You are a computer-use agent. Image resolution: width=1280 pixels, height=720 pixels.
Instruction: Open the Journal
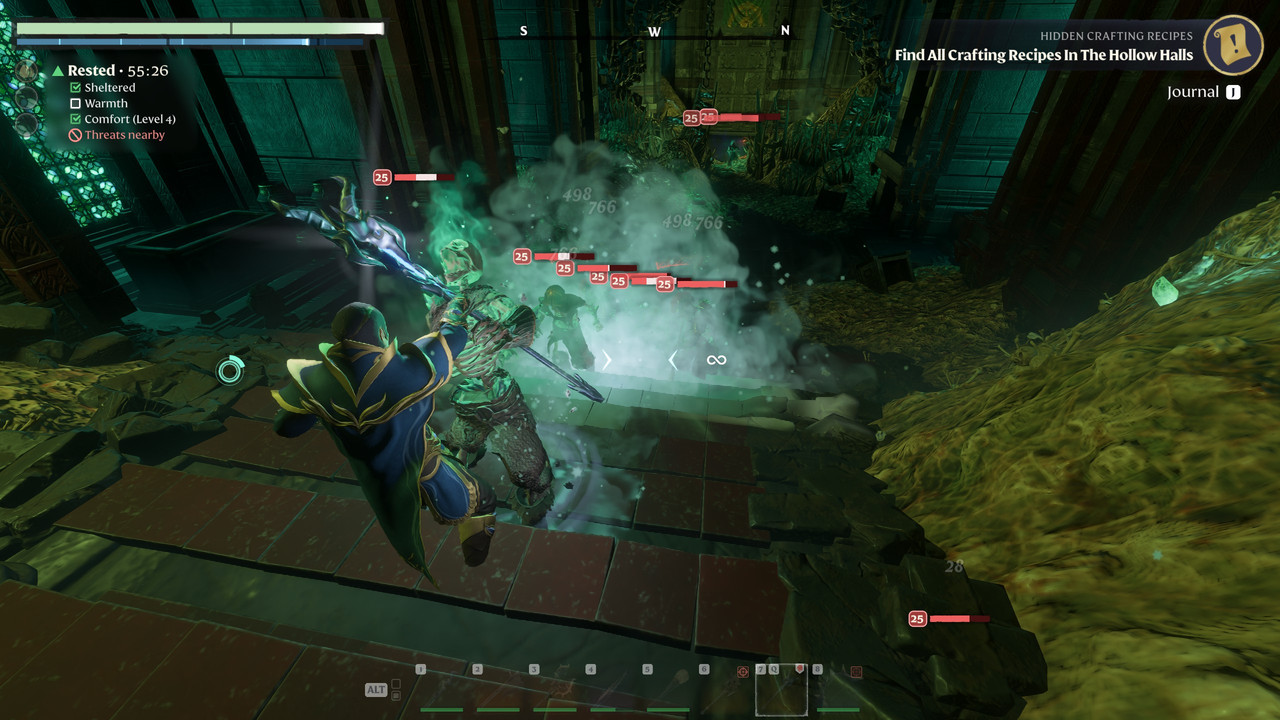point(1203,92)
